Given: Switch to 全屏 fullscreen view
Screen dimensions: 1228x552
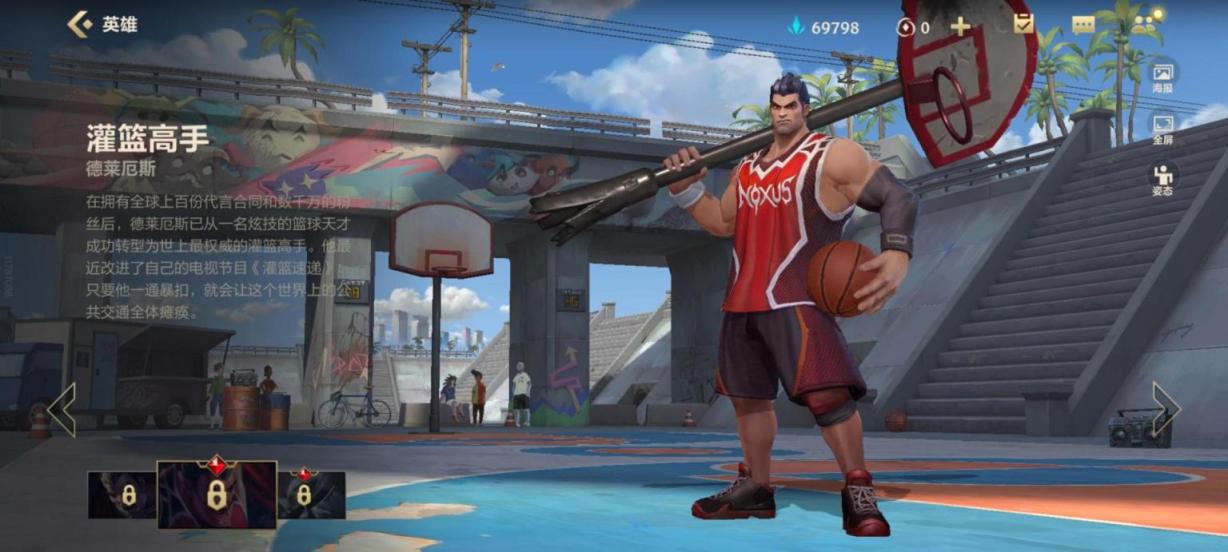Looking at the screenshot, I should [x=1162, y=128].
